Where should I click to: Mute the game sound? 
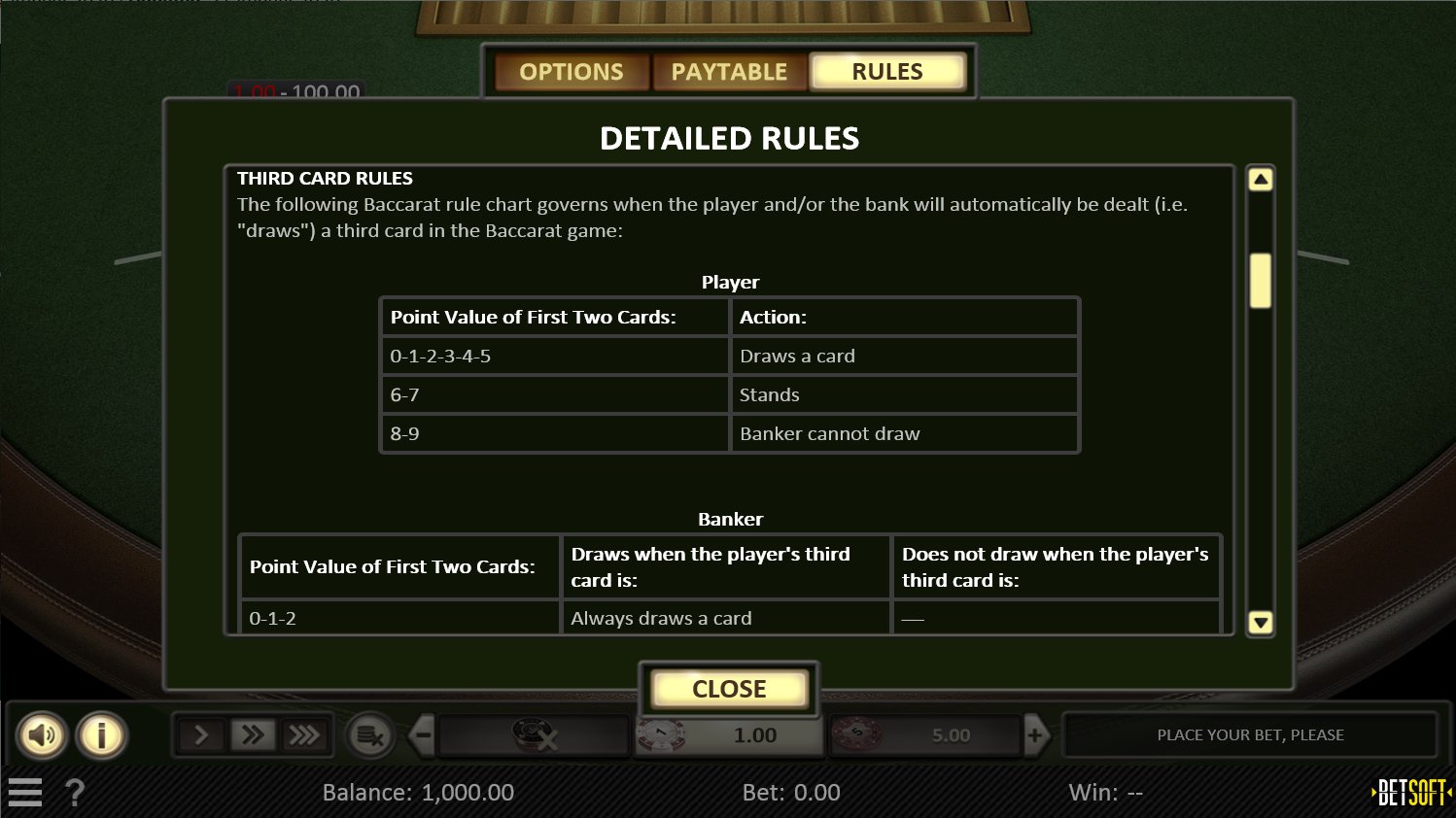(43, 734)
